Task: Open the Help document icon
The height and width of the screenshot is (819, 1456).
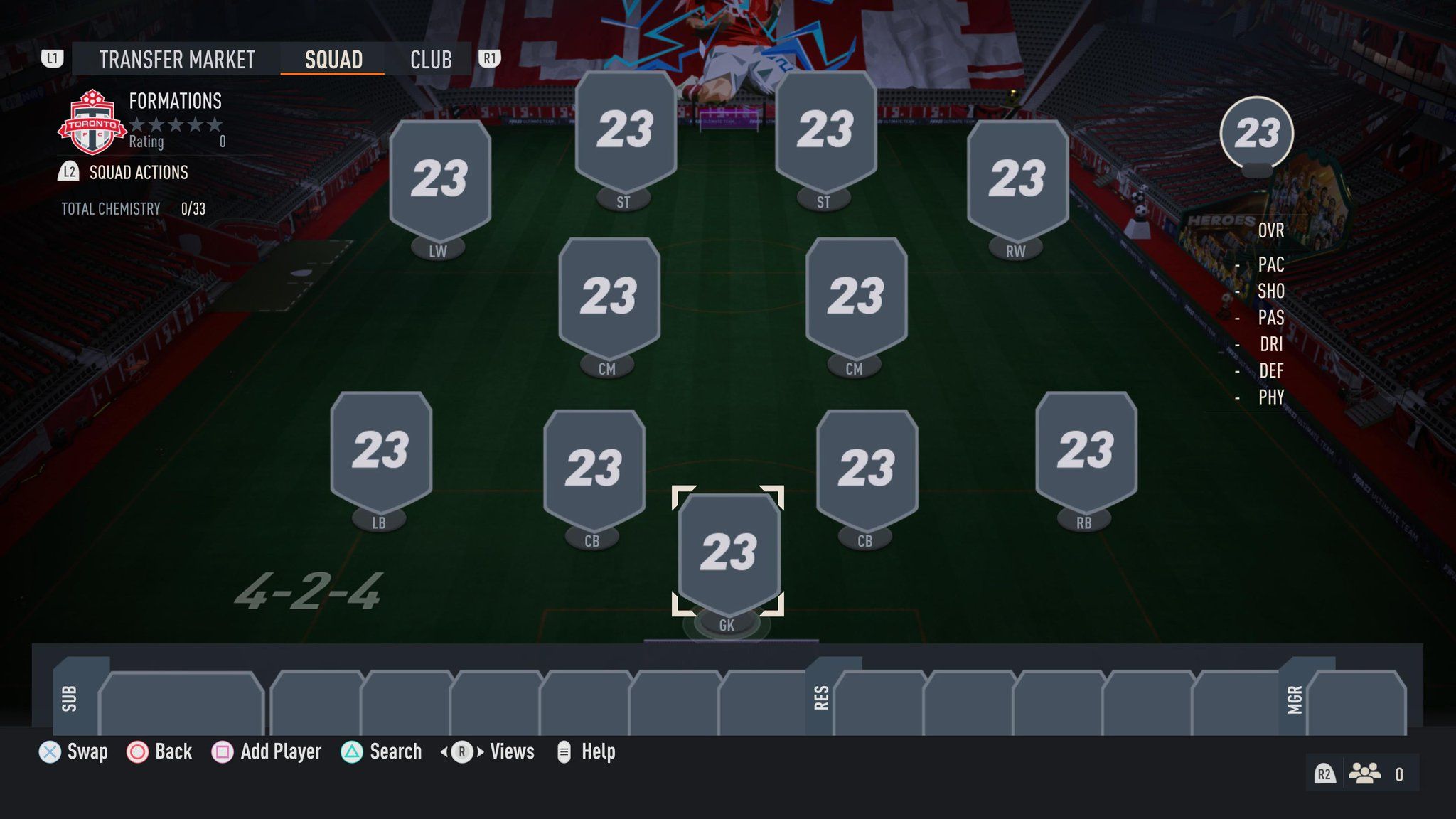Action: pyautogui.click(x=565, y=751)
